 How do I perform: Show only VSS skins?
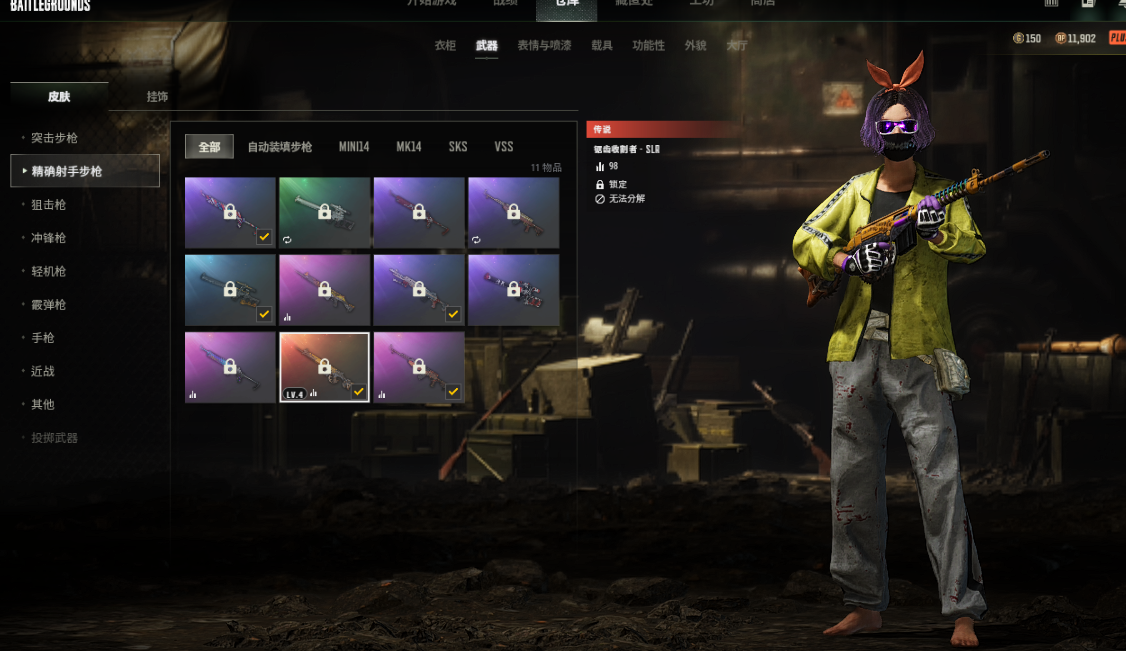click(x=504, y=147)
